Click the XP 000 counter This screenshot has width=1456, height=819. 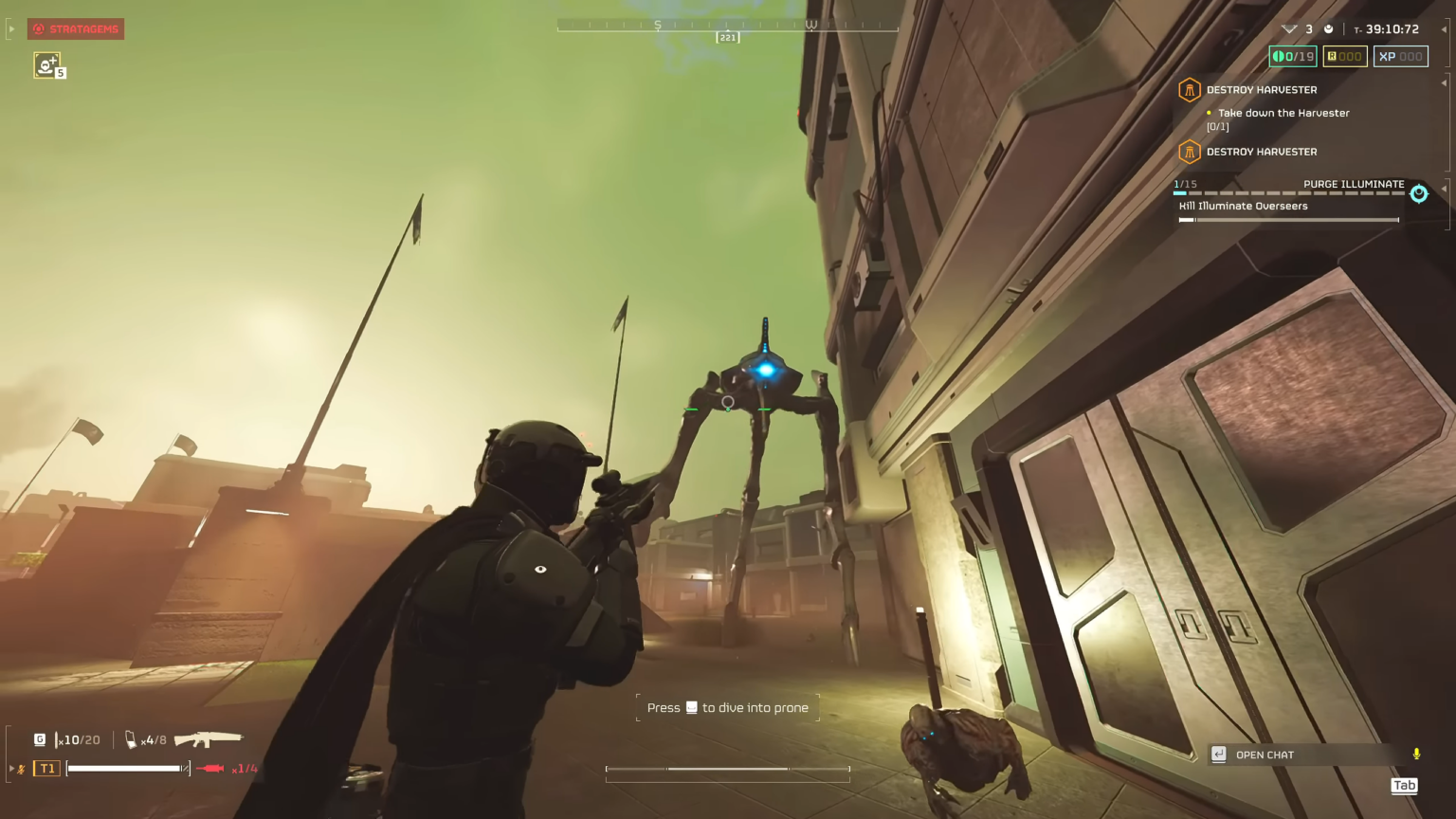(x=1400, y=56)
